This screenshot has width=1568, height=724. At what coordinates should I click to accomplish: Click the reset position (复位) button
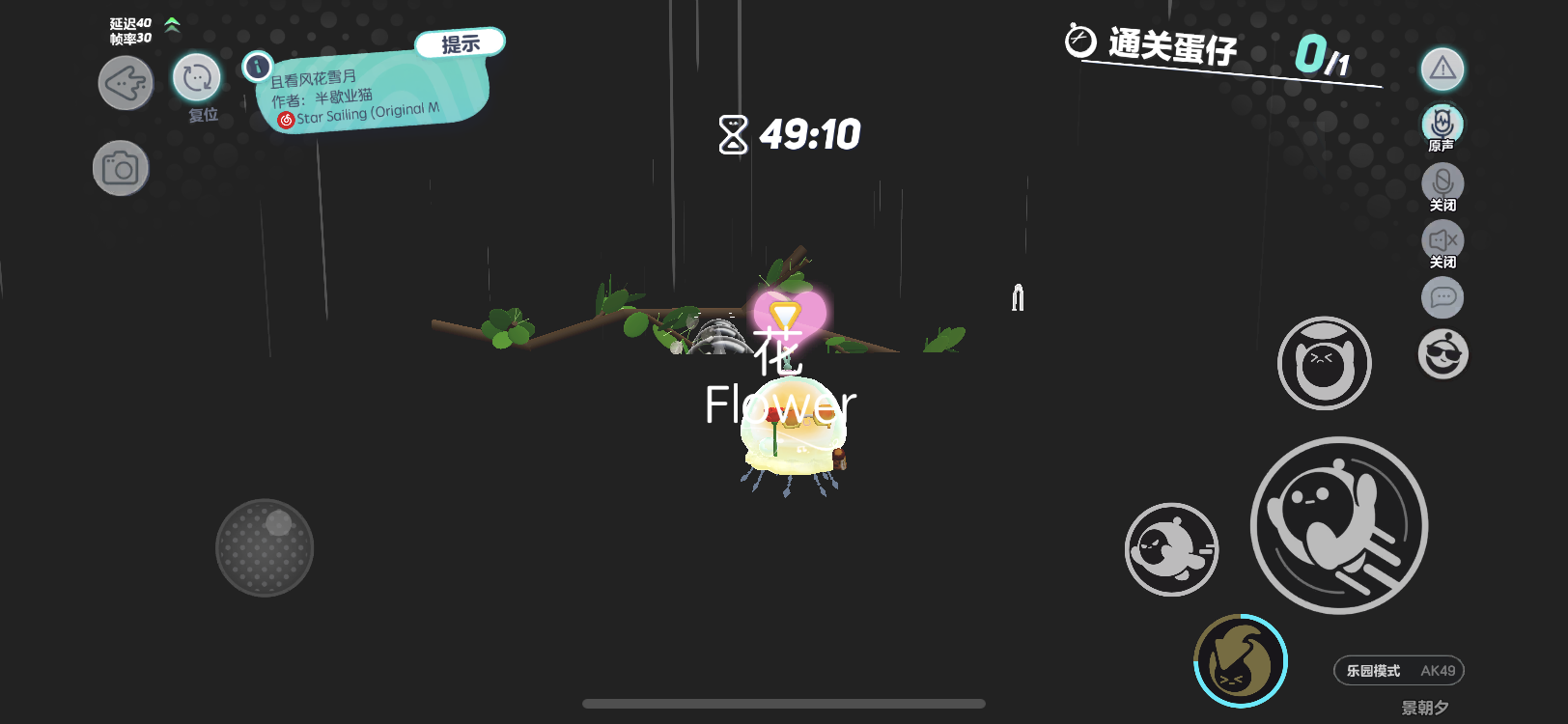(197, 78)
